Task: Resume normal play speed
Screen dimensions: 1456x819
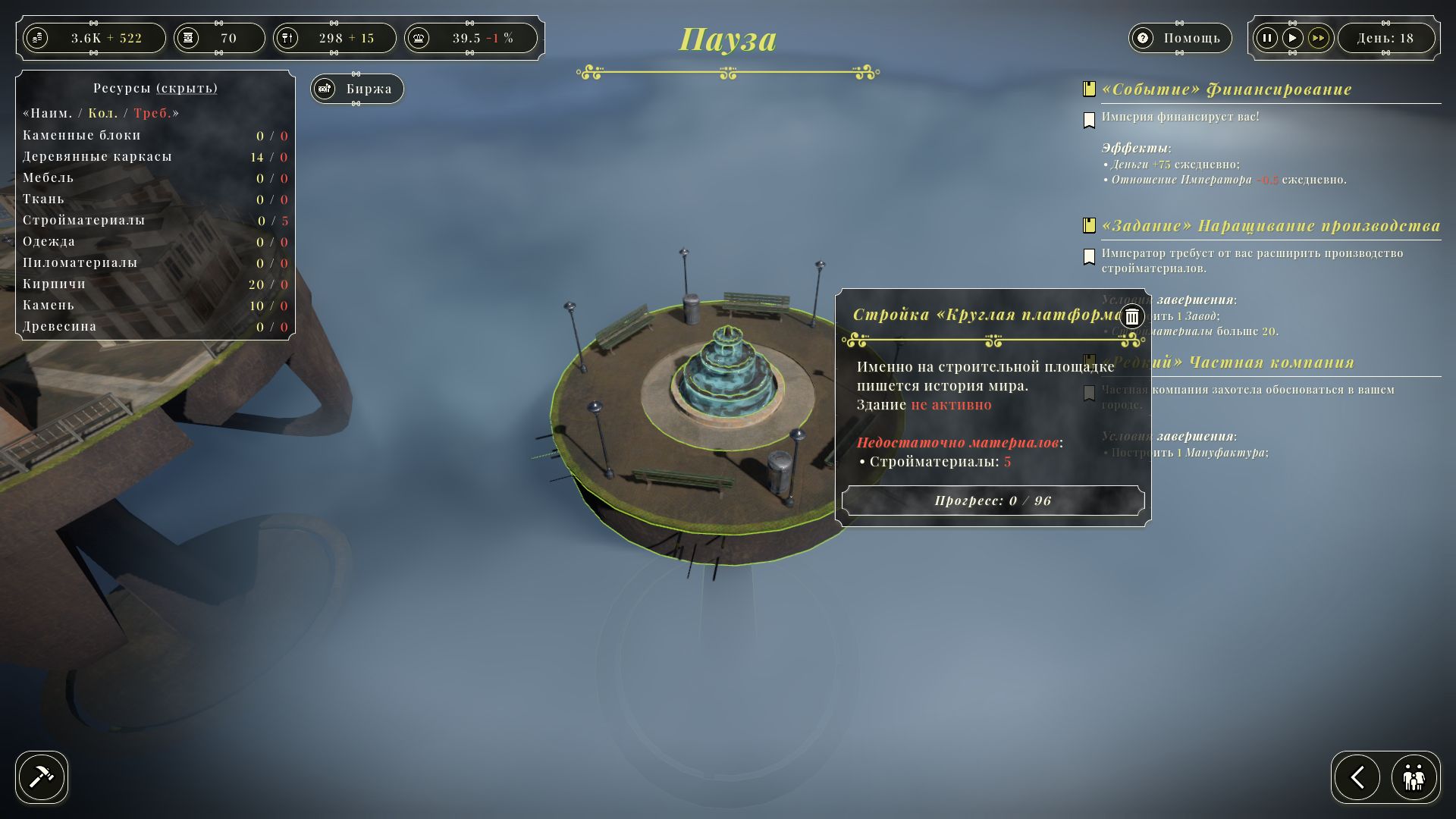Action: pyautogui.click(x=1292, y=38)
